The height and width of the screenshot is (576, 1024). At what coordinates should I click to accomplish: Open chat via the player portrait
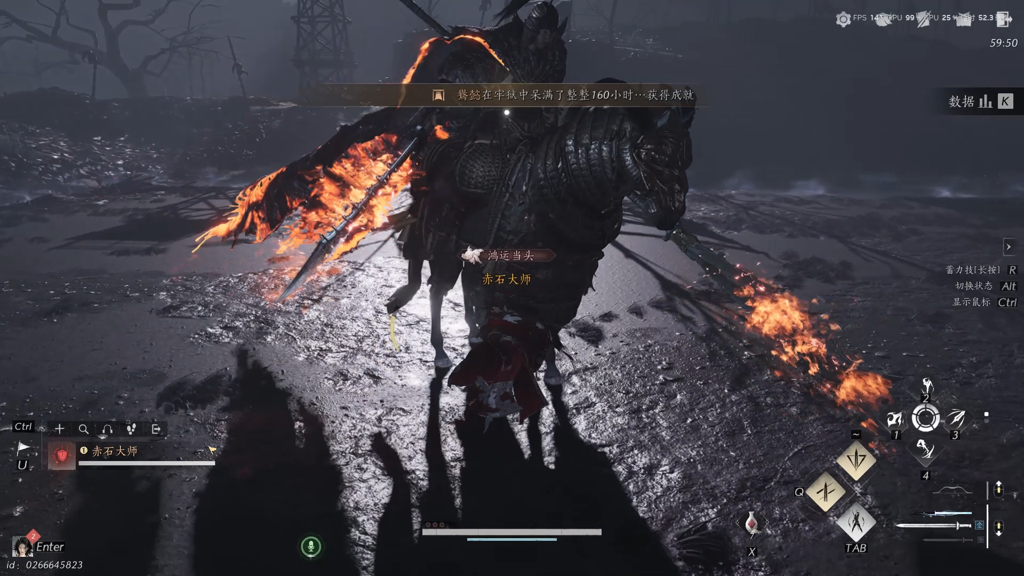[x=21, y=546]
